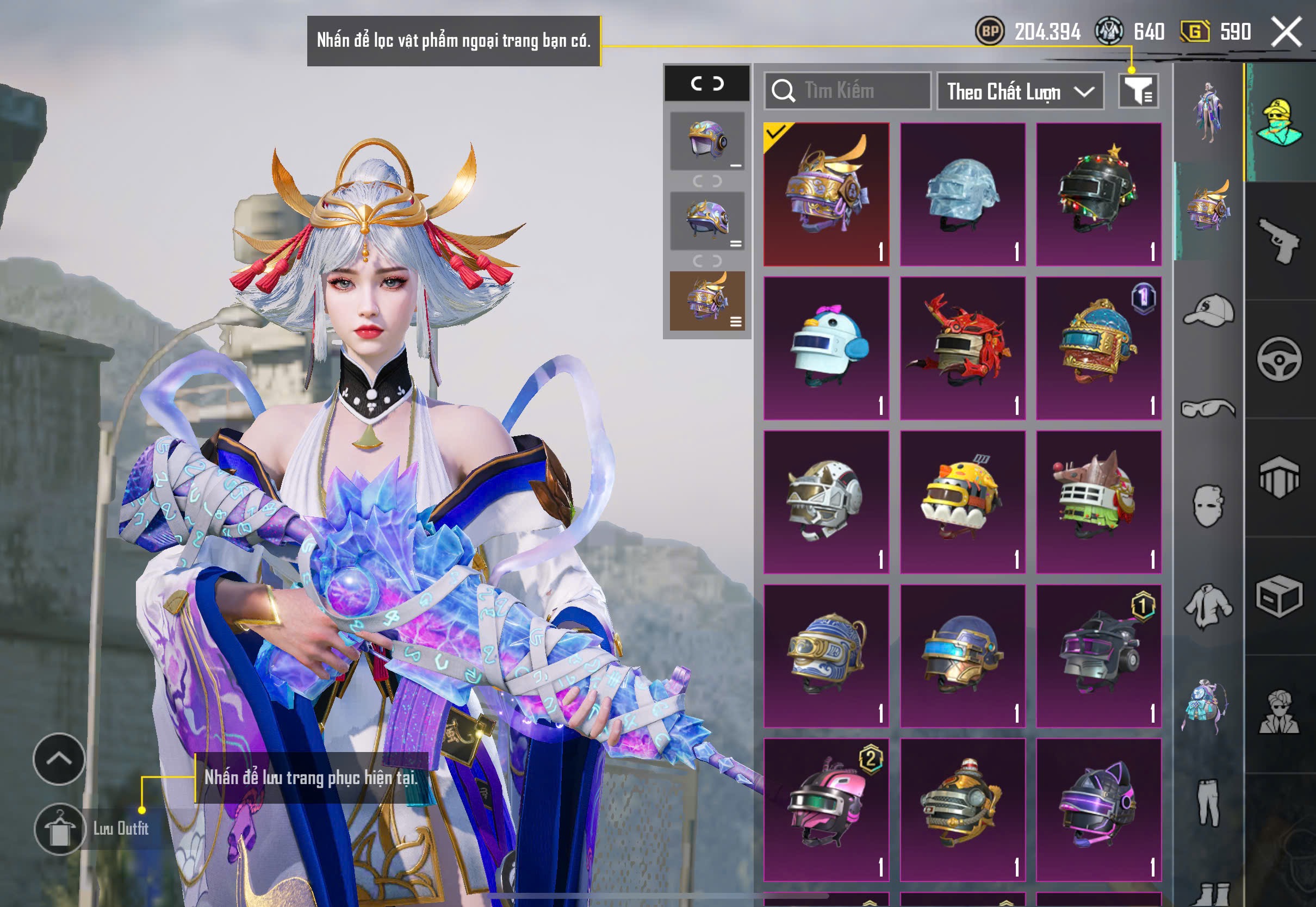Select the level 1 helmet slot
The height and width of the screenshot is (907, 1316).
707,141
